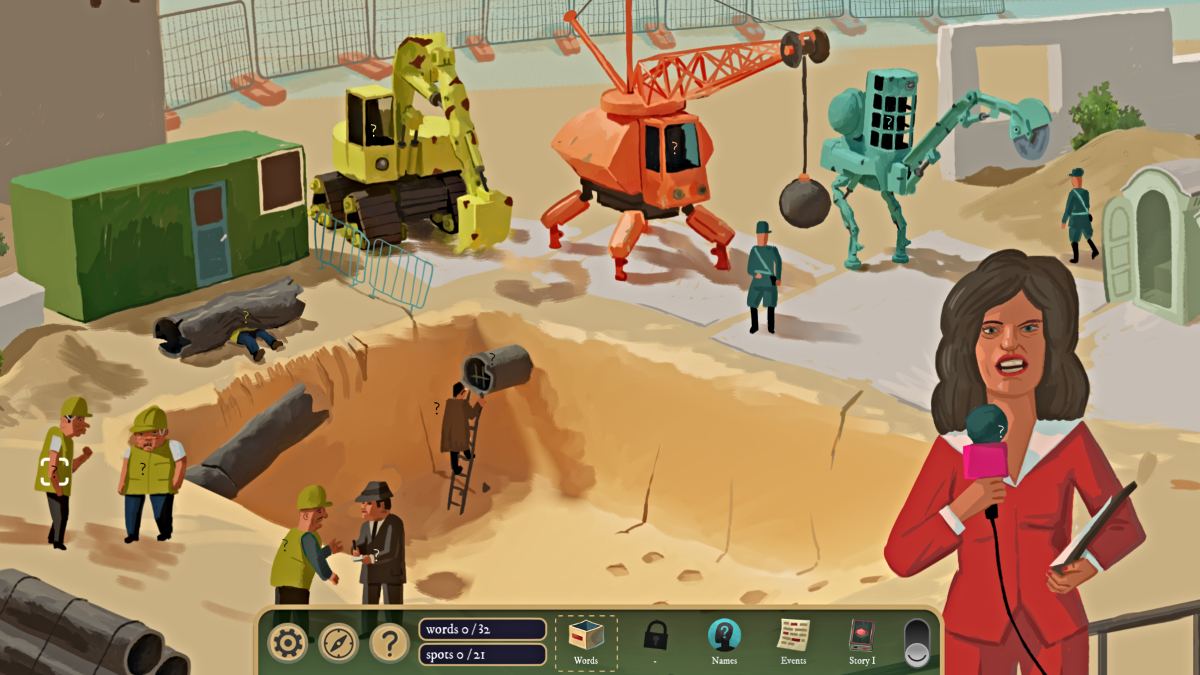This screenshot has width=1200, height=675.
Task: Inspect the question mark on the orange crane cab
Action: click(x=674, y=147)
